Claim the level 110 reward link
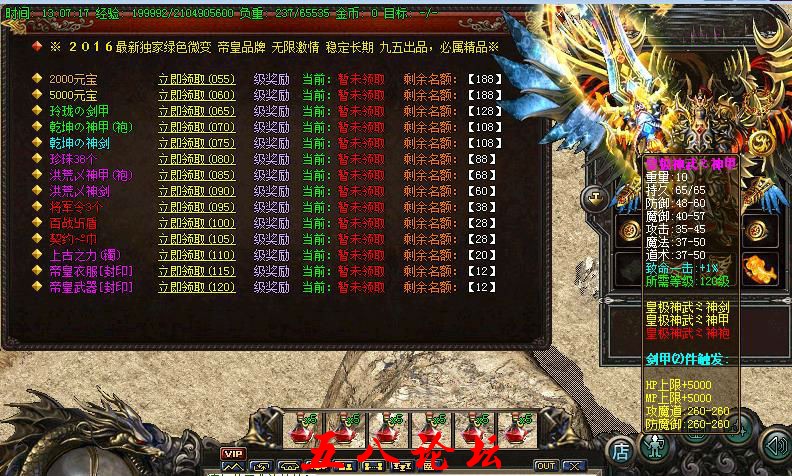Viewport: 792px width, 476px height. (196, 255)
